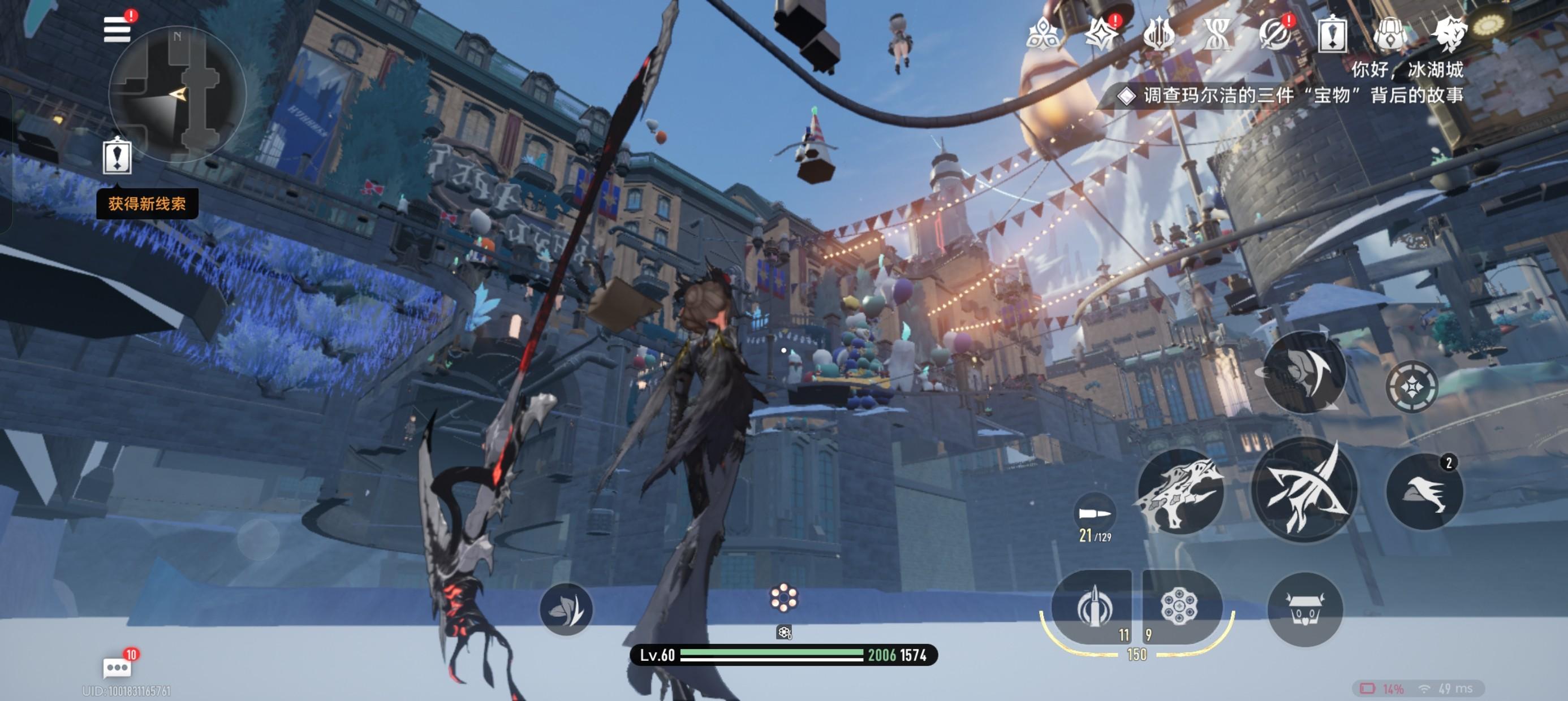Cast the bullet skill costing 11
Image resolution: width=1568 pixels, height=701 pixels.
click(1093, 607)
